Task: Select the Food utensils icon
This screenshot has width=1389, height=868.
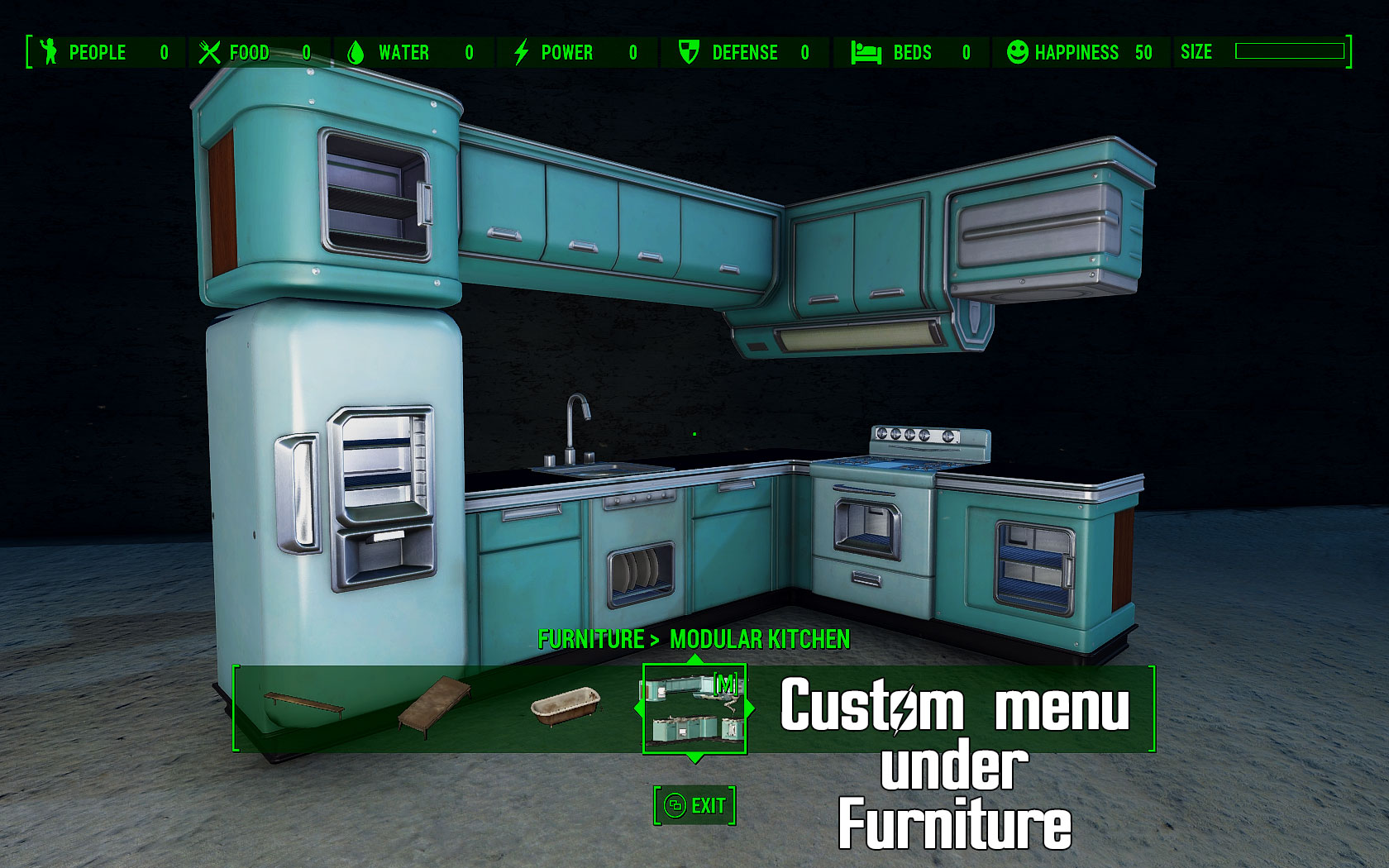Action: point(210,51)
